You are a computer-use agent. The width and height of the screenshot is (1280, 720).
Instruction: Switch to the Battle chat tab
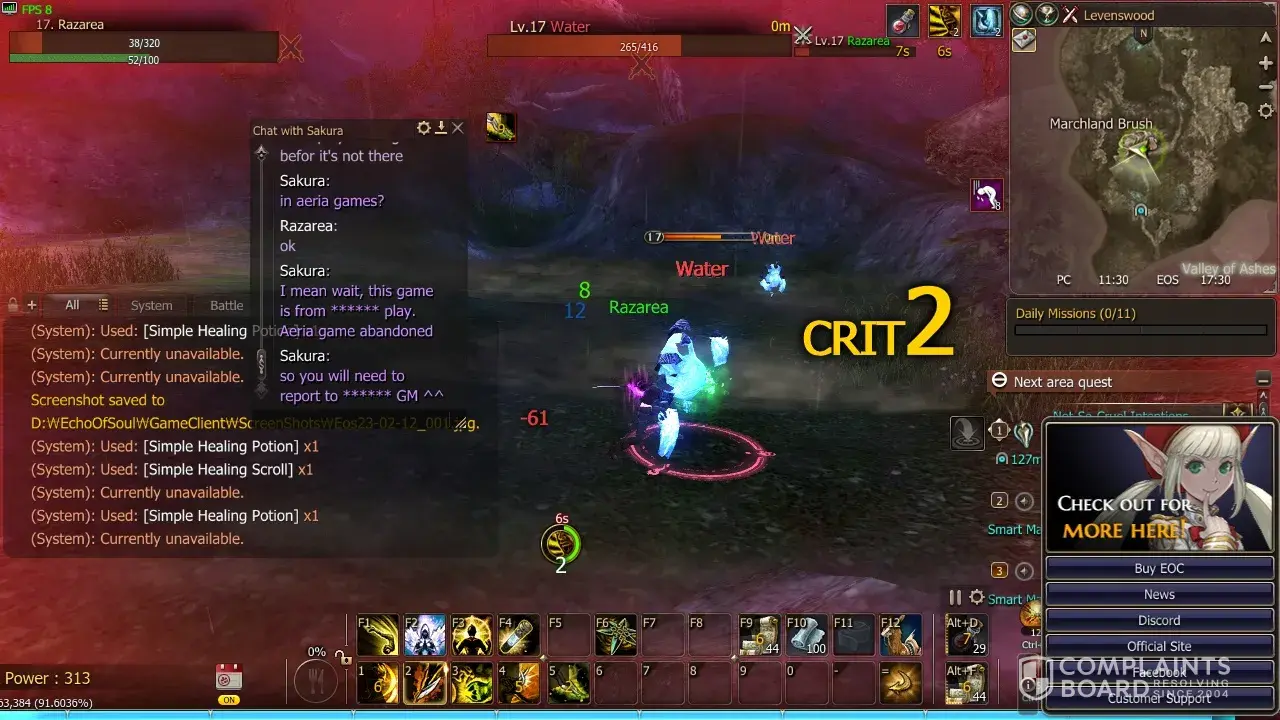226,305
